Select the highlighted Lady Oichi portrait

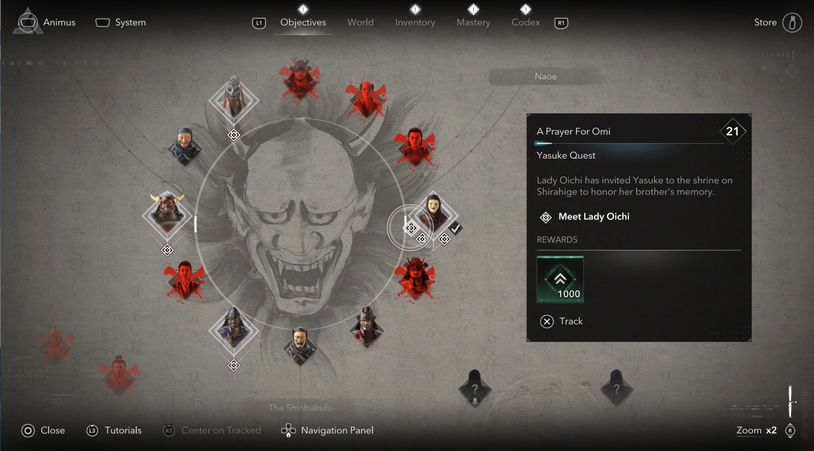tap(434, 213)
